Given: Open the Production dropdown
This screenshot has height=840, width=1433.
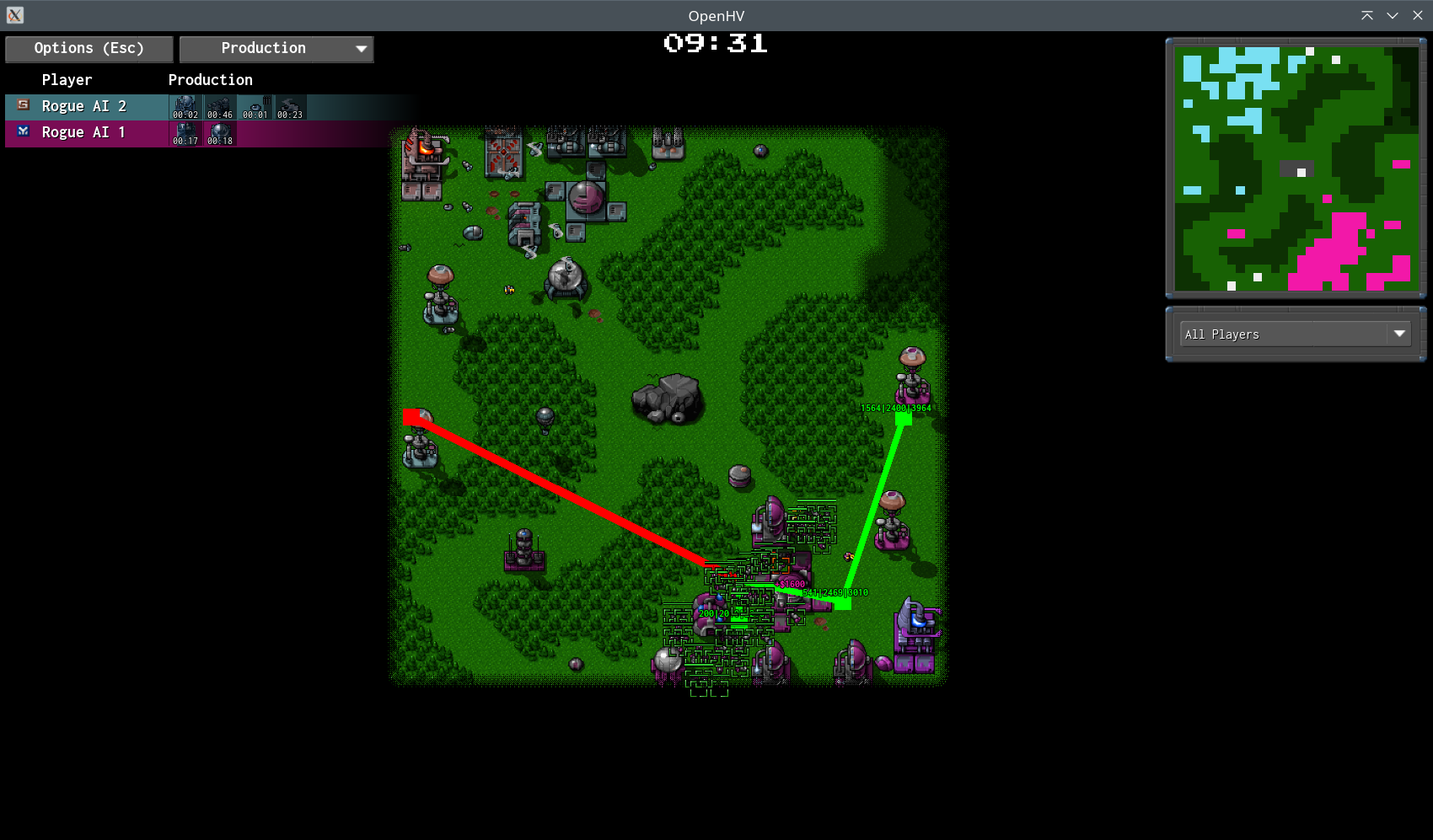Looking at the screenshot, I should 276,48.
